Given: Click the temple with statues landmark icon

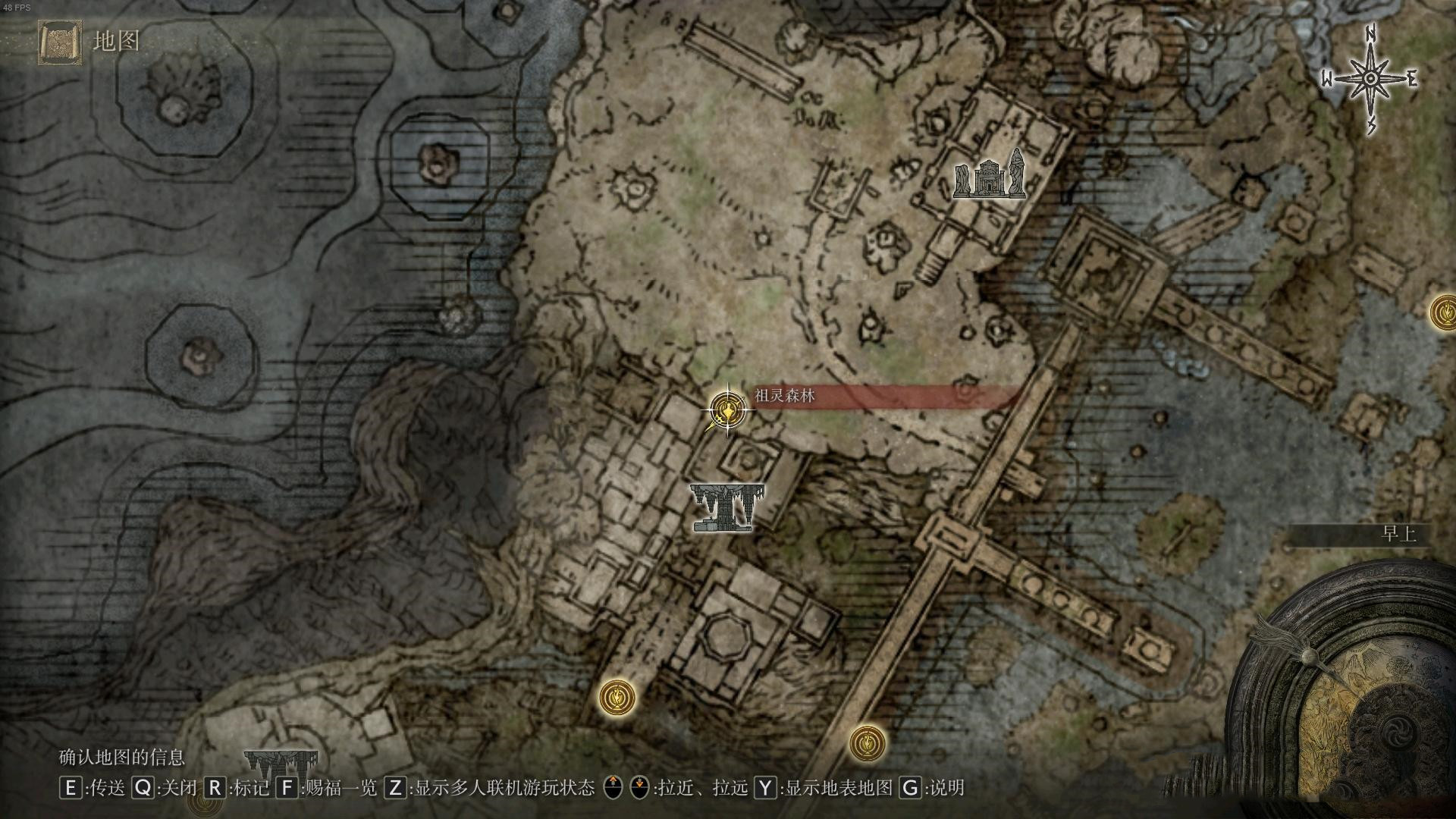Looking at the screenshot, I should [x=989, y=175].
